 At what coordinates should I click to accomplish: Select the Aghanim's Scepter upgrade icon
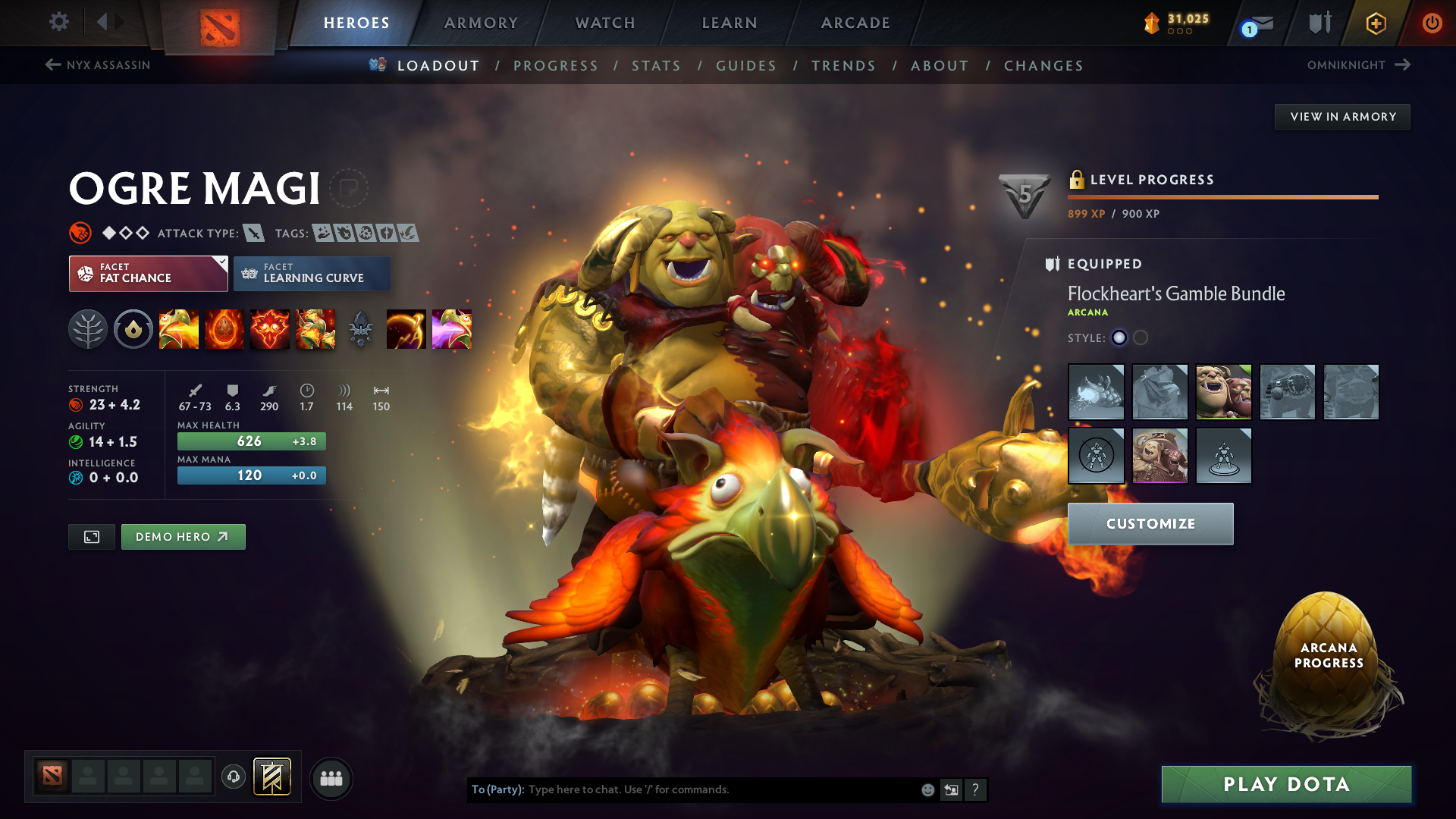click(360, 329)
